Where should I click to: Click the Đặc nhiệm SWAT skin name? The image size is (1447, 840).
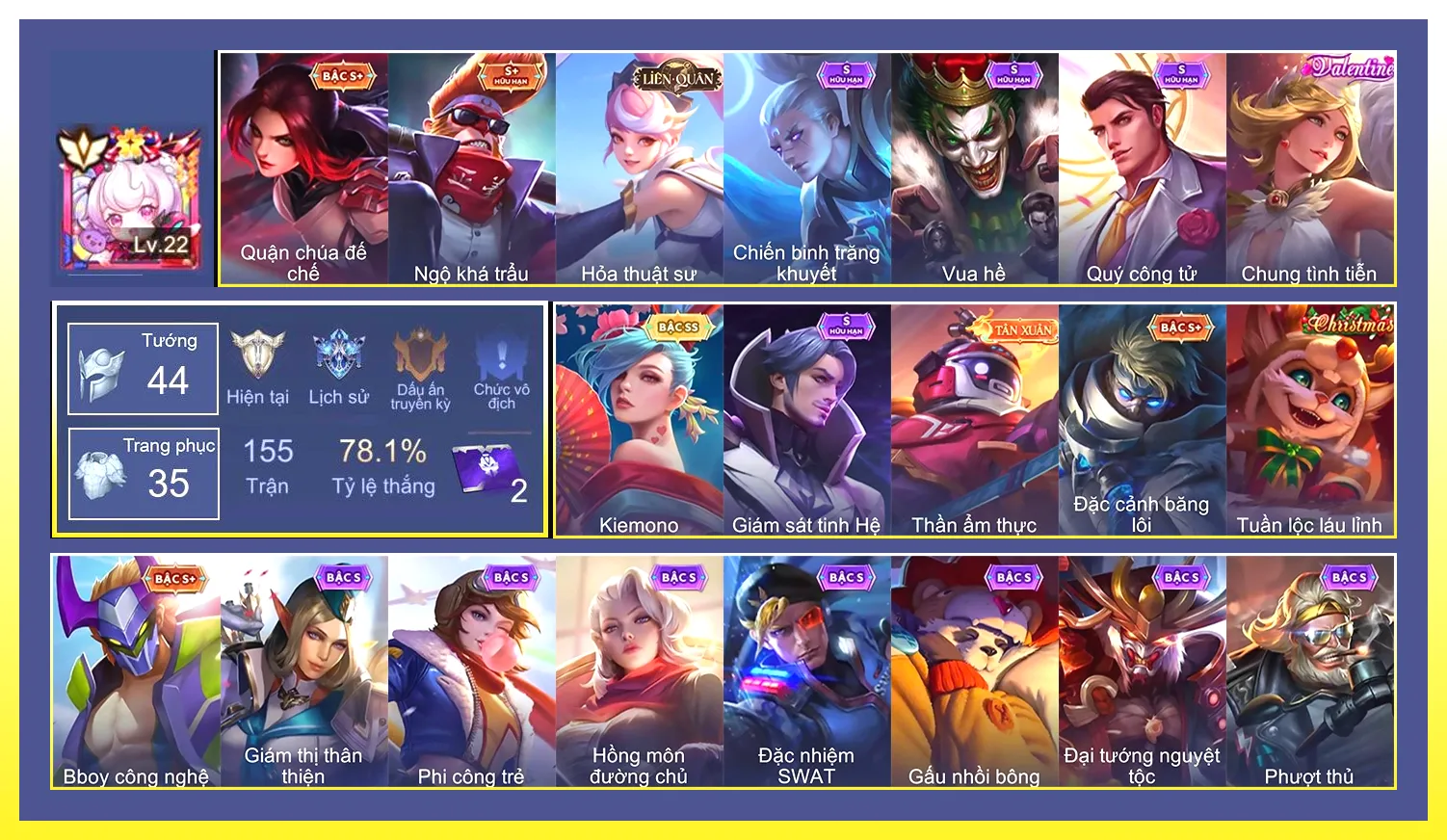806,766
